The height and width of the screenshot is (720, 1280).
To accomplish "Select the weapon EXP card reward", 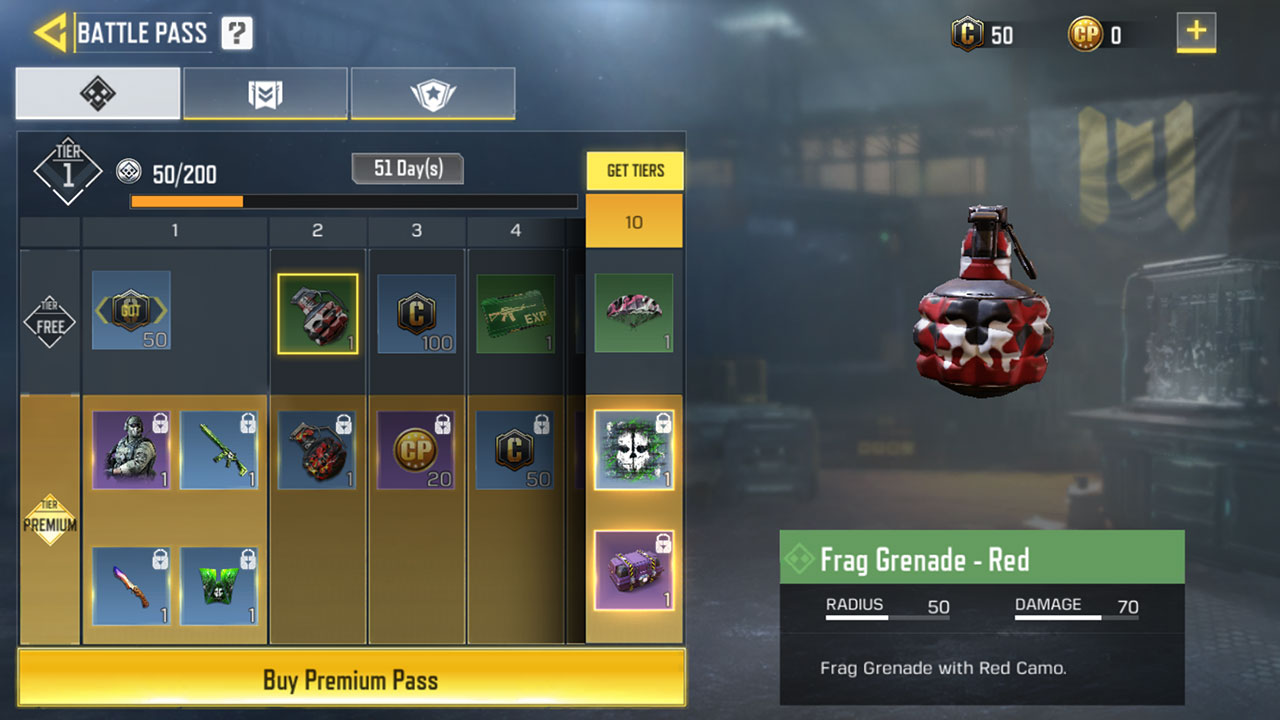I will pyautogui.click(x=515, y=313).
